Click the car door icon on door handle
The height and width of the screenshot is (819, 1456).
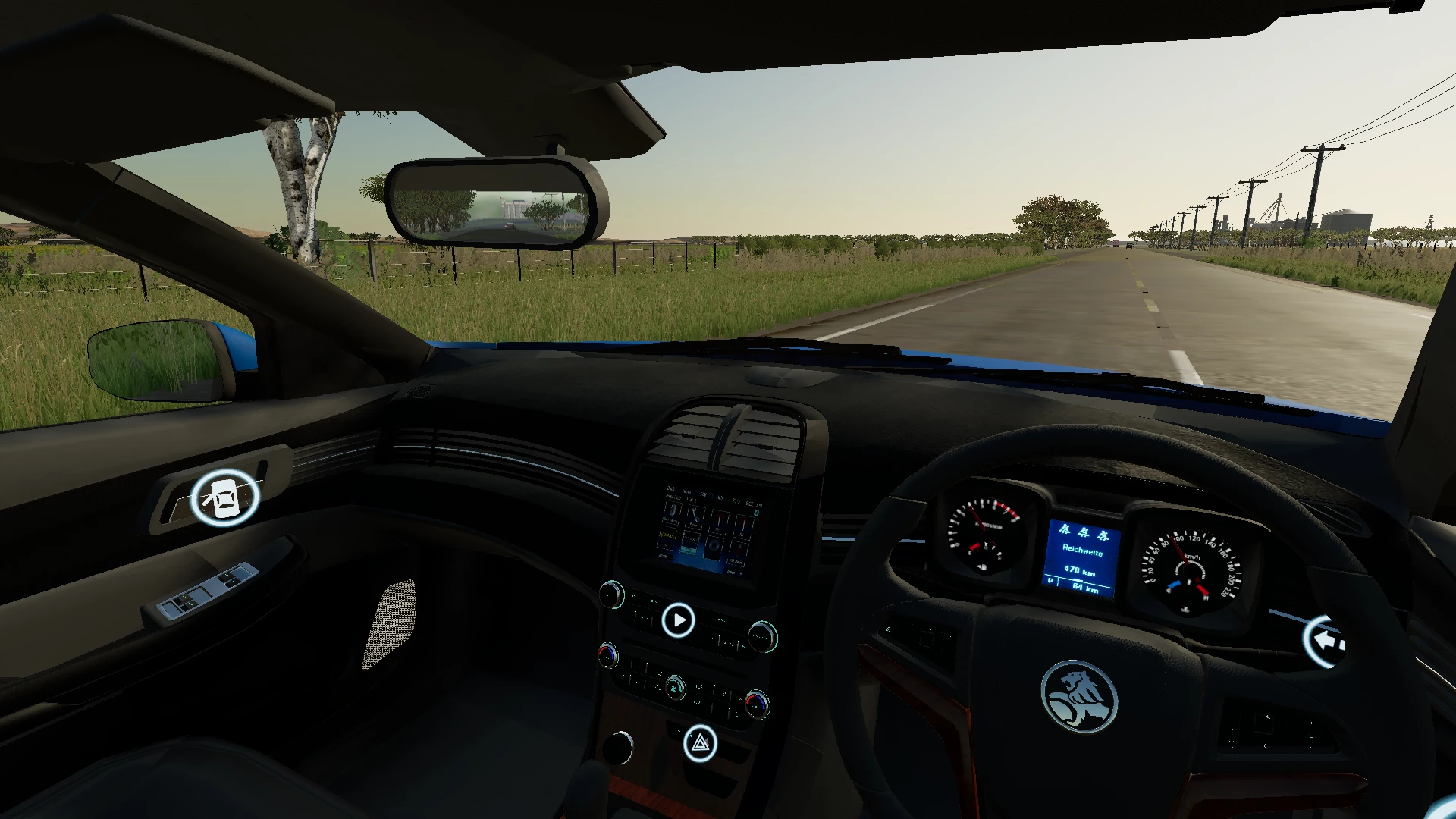(x=224, y=497)
